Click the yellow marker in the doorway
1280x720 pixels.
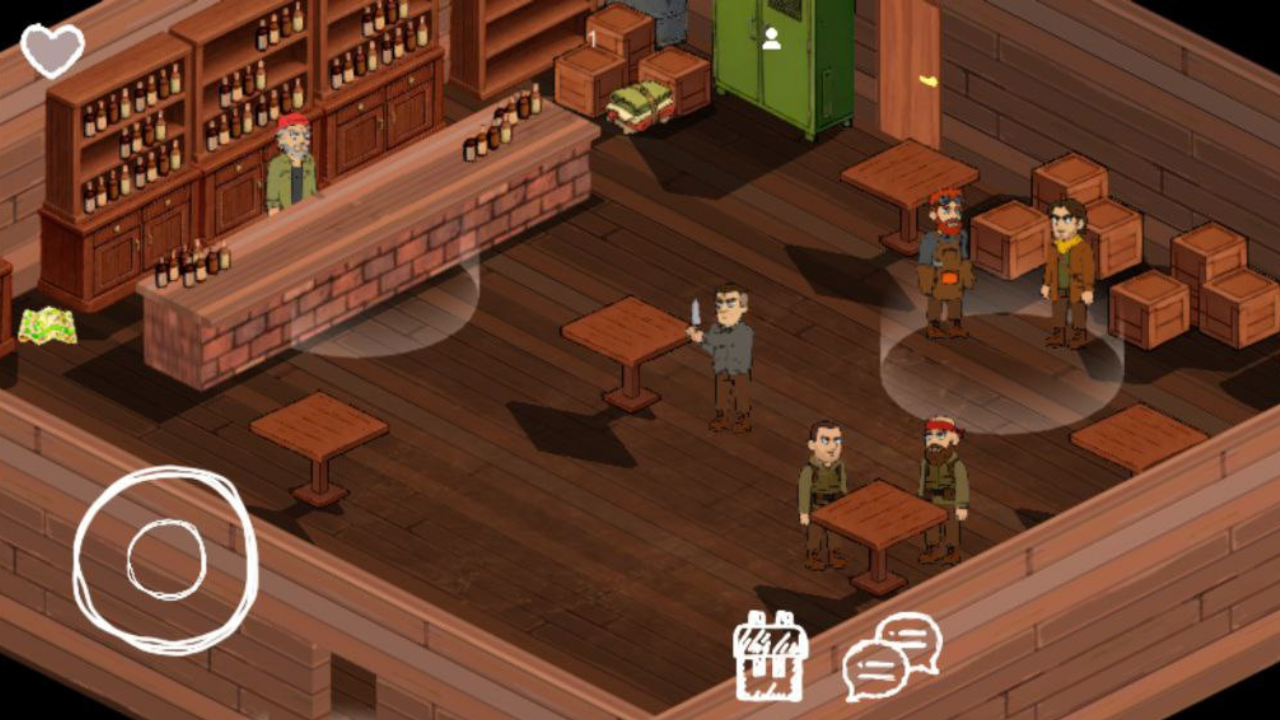click(930, 78)
